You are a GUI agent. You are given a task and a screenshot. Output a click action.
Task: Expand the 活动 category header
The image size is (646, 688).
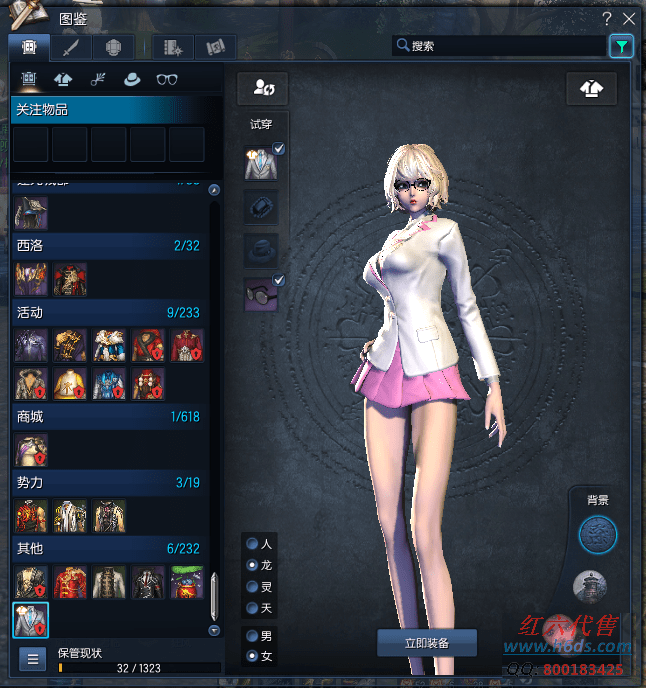[107, 312]
